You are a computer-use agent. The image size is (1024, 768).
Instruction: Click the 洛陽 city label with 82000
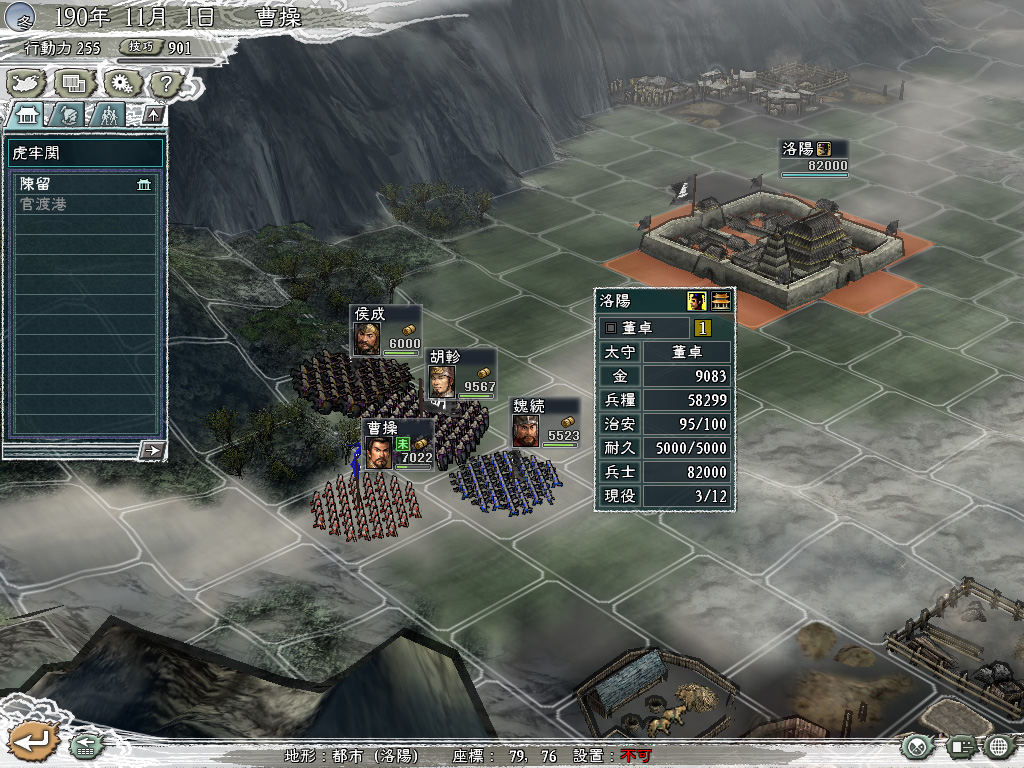(814, 157)
